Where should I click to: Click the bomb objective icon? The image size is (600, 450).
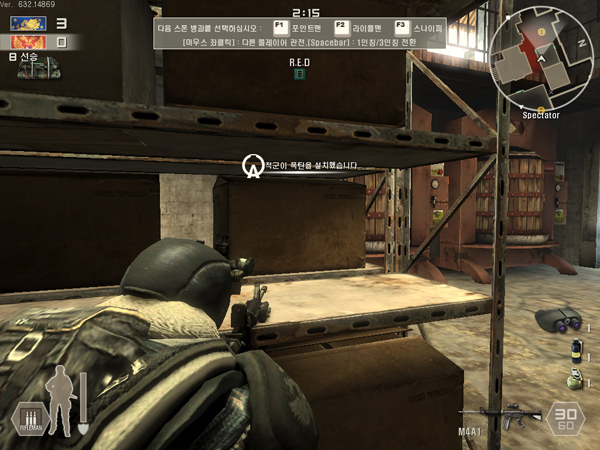point(254,165)
